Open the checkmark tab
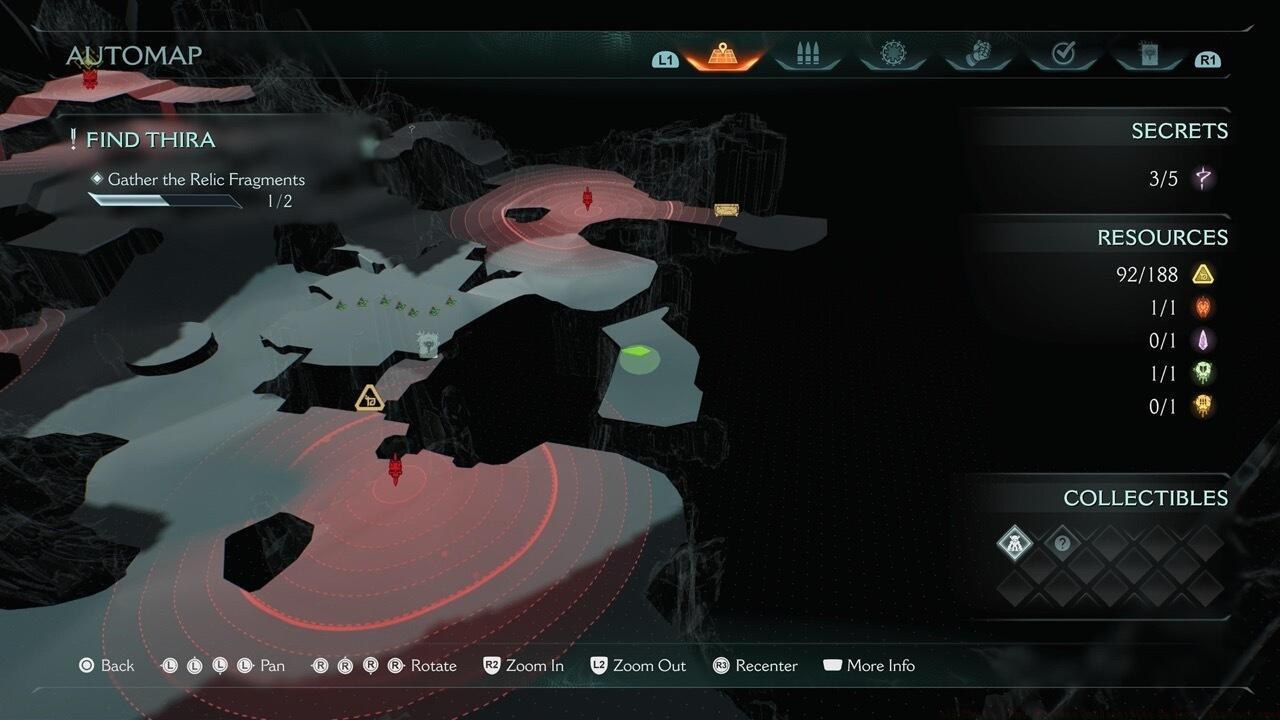The image size is (1280, 720). [x=1062, y=55]
